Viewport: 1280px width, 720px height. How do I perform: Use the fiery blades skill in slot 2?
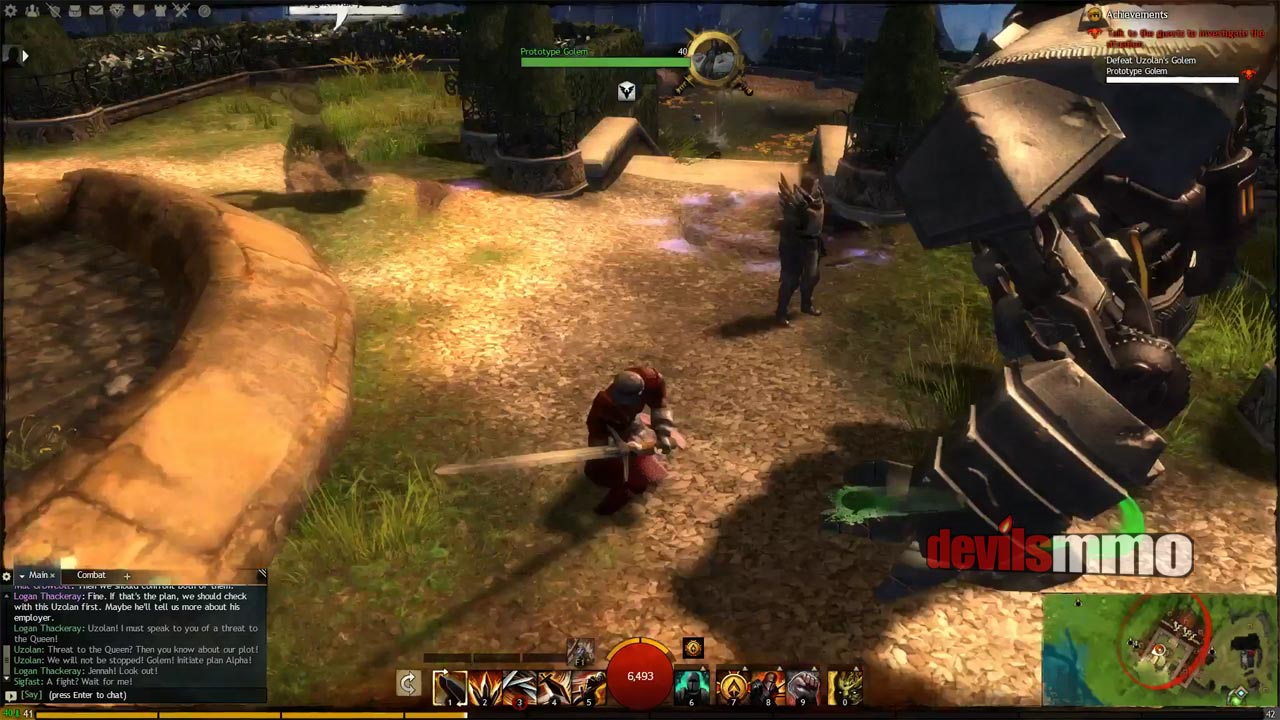[x=484, y=687]
